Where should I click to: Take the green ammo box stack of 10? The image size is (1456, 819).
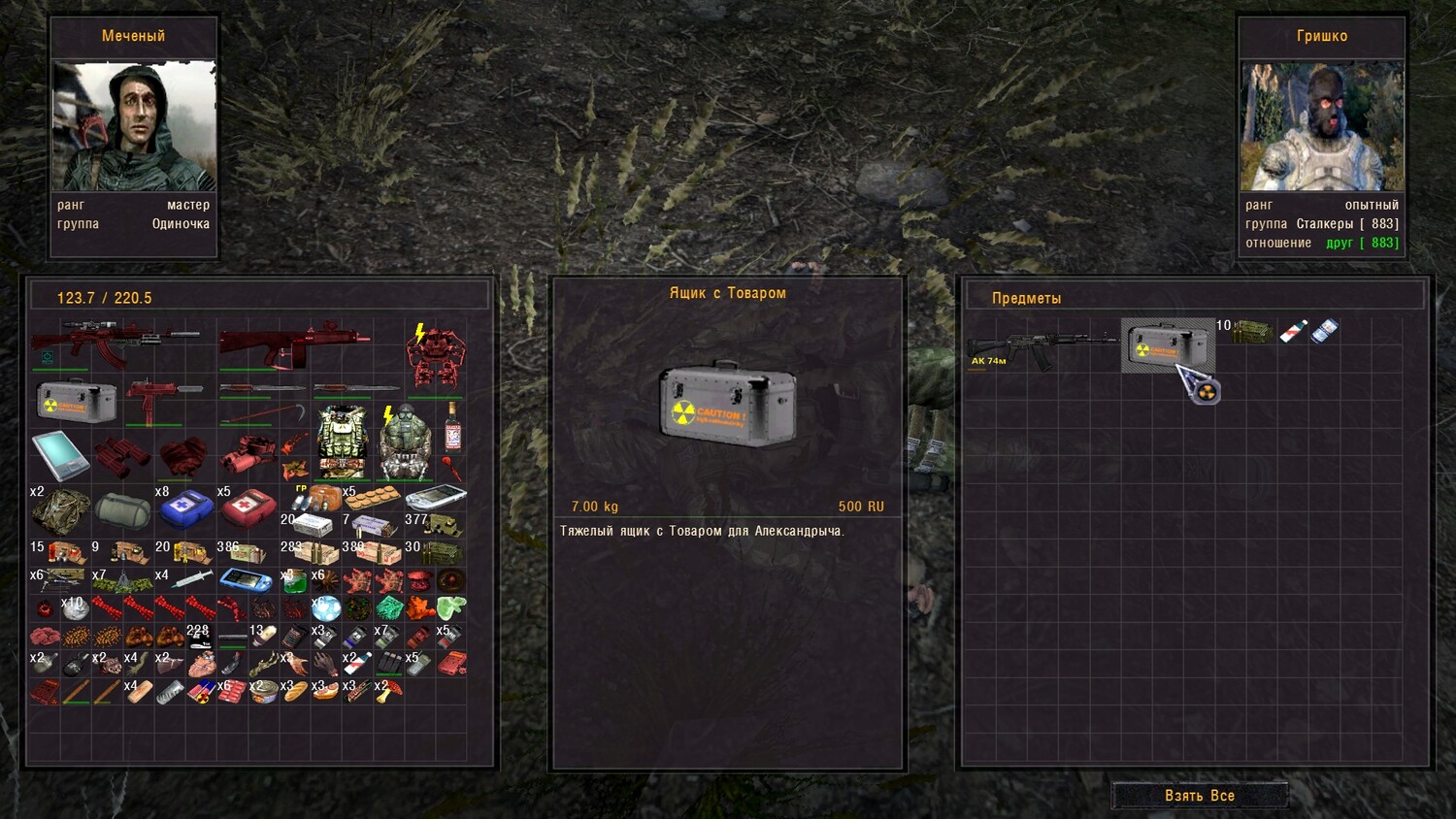[1251, 332]
